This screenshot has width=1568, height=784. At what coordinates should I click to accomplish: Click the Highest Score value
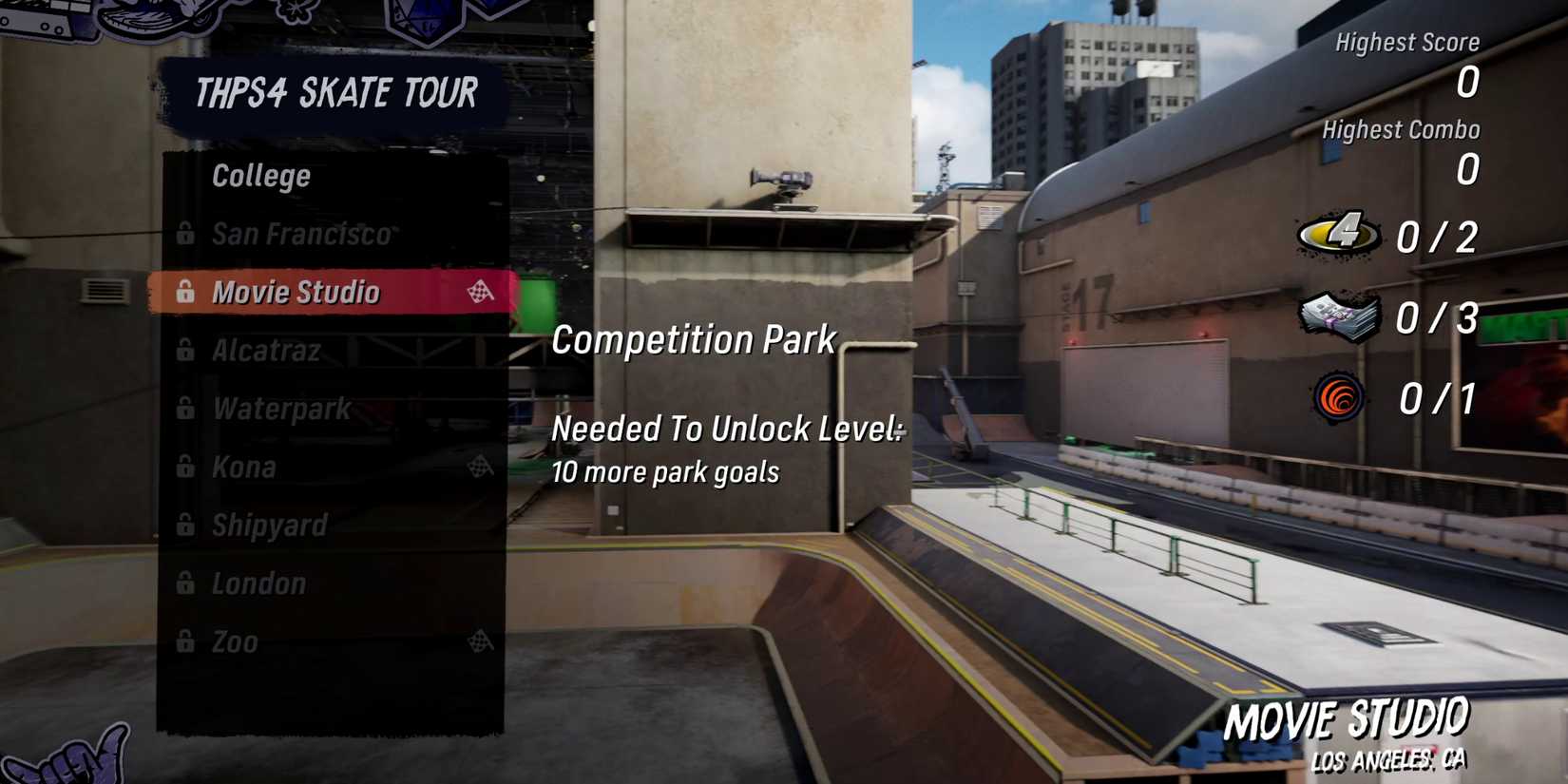(1467, 84)
